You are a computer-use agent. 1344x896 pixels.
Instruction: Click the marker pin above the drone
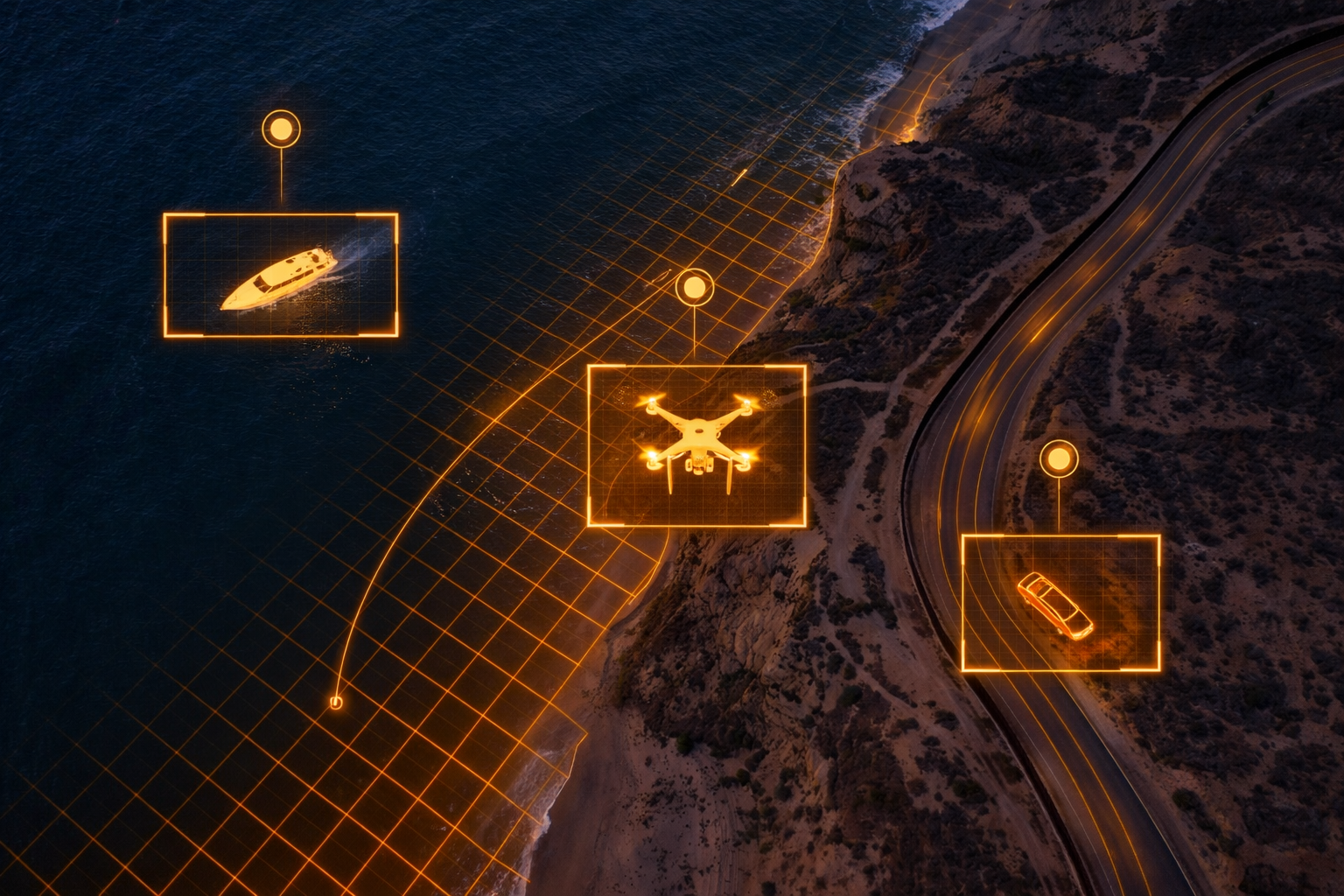coord(695,287)
